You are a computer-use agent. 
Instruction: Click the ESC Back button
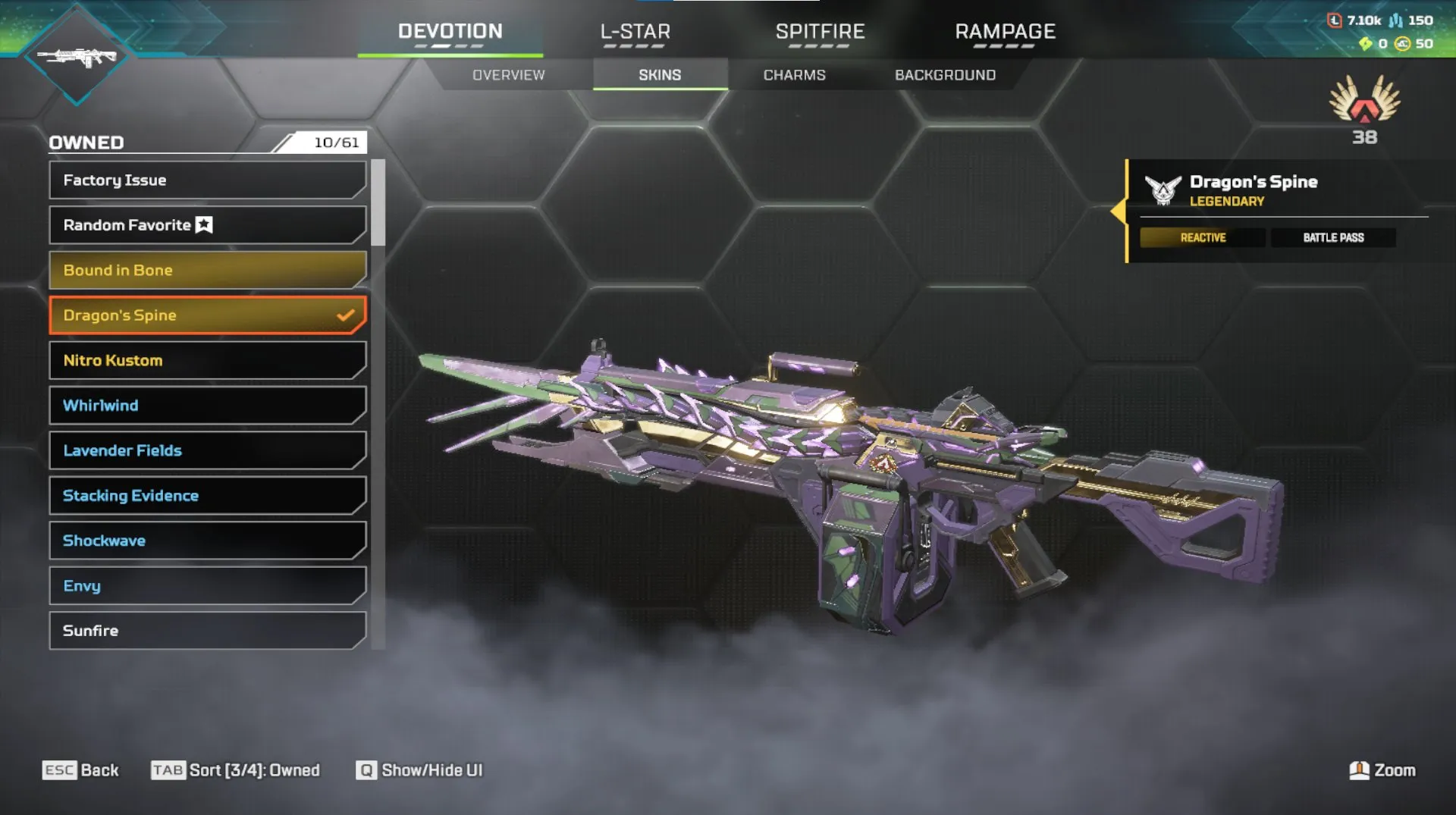coord(81,770)
